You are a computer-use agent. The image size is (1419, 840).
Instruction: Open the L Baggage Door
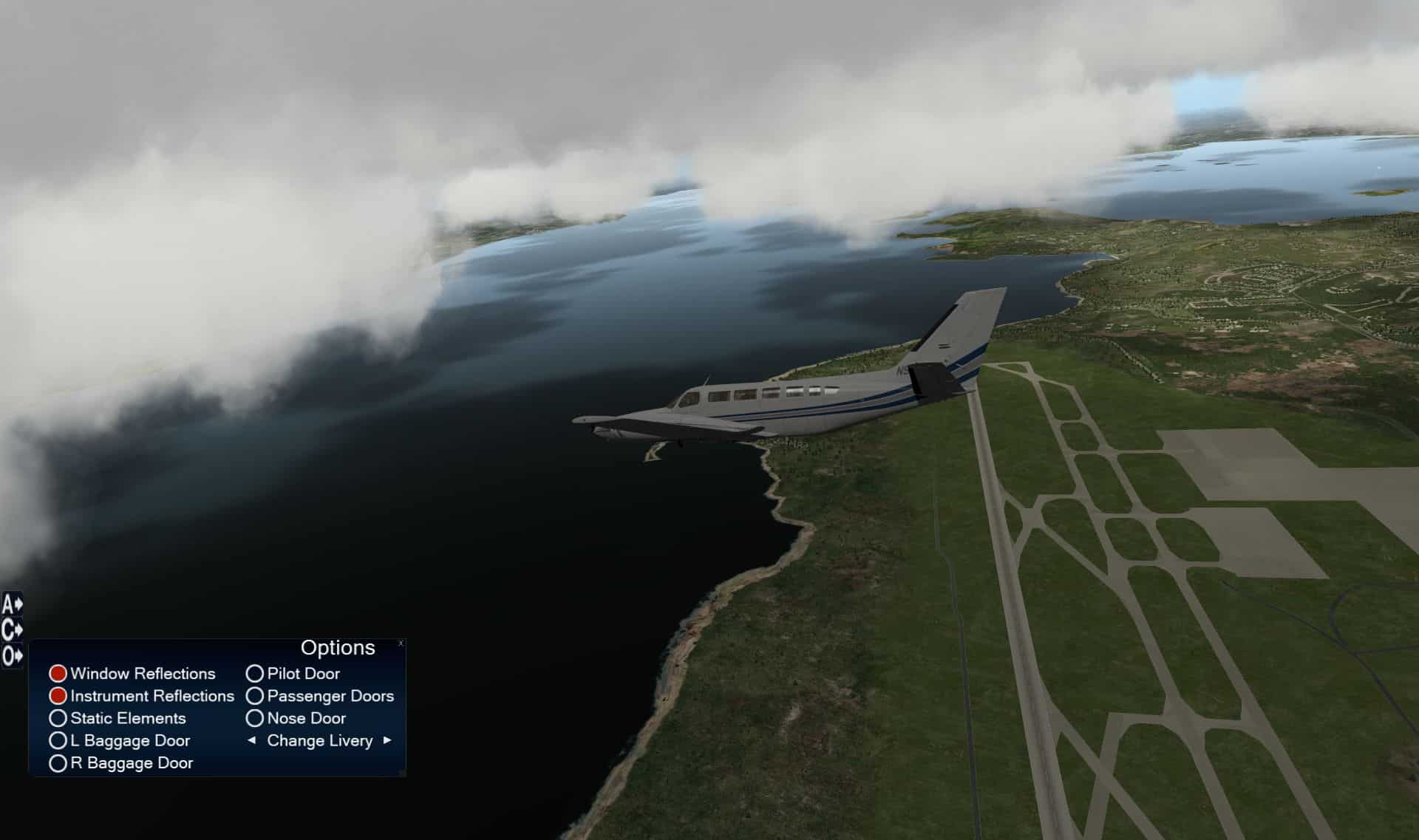click(x=58, y=740)
